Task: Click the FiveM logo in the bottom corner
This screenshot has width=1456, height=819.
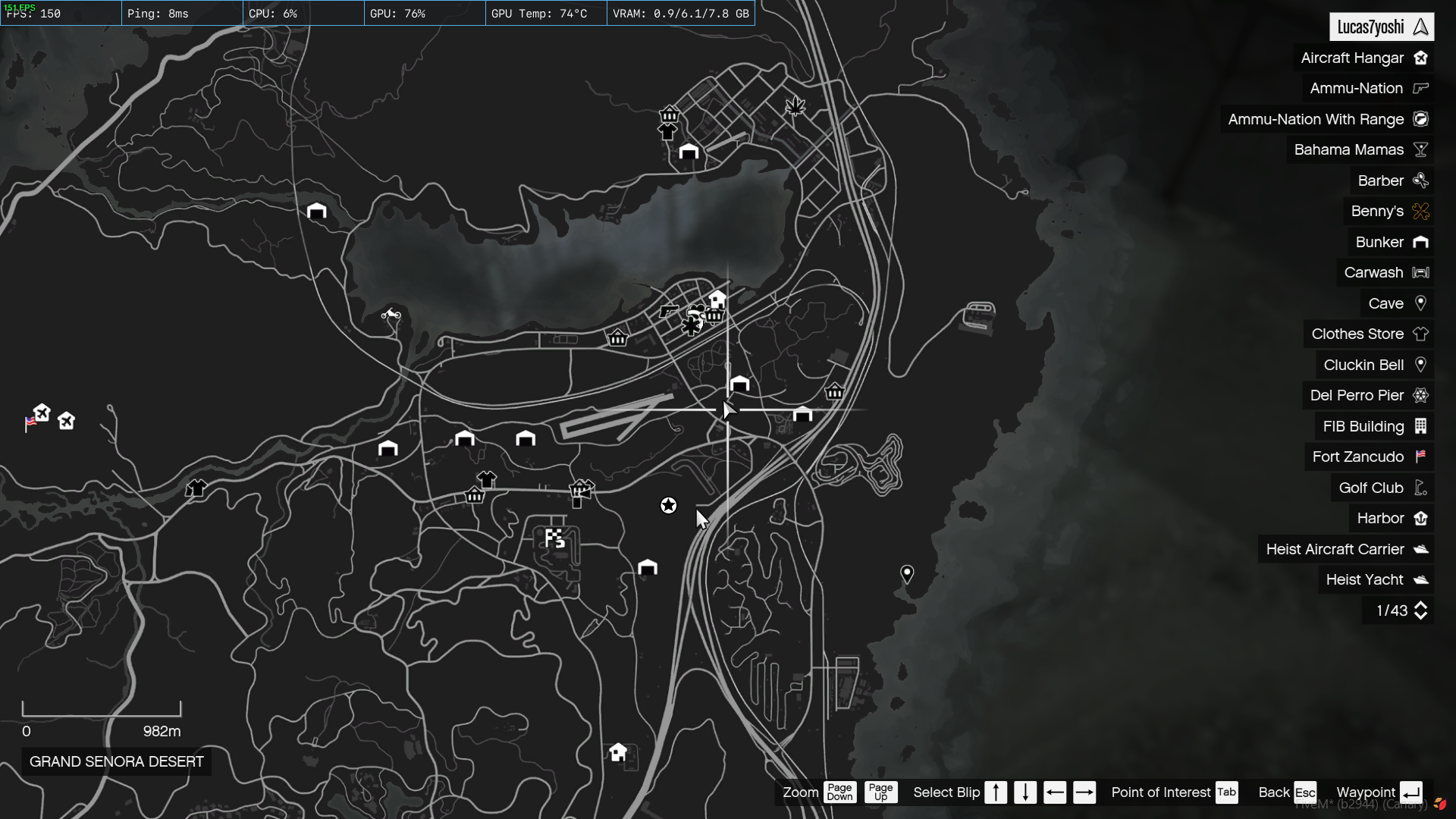Action: click(1442, 802)
